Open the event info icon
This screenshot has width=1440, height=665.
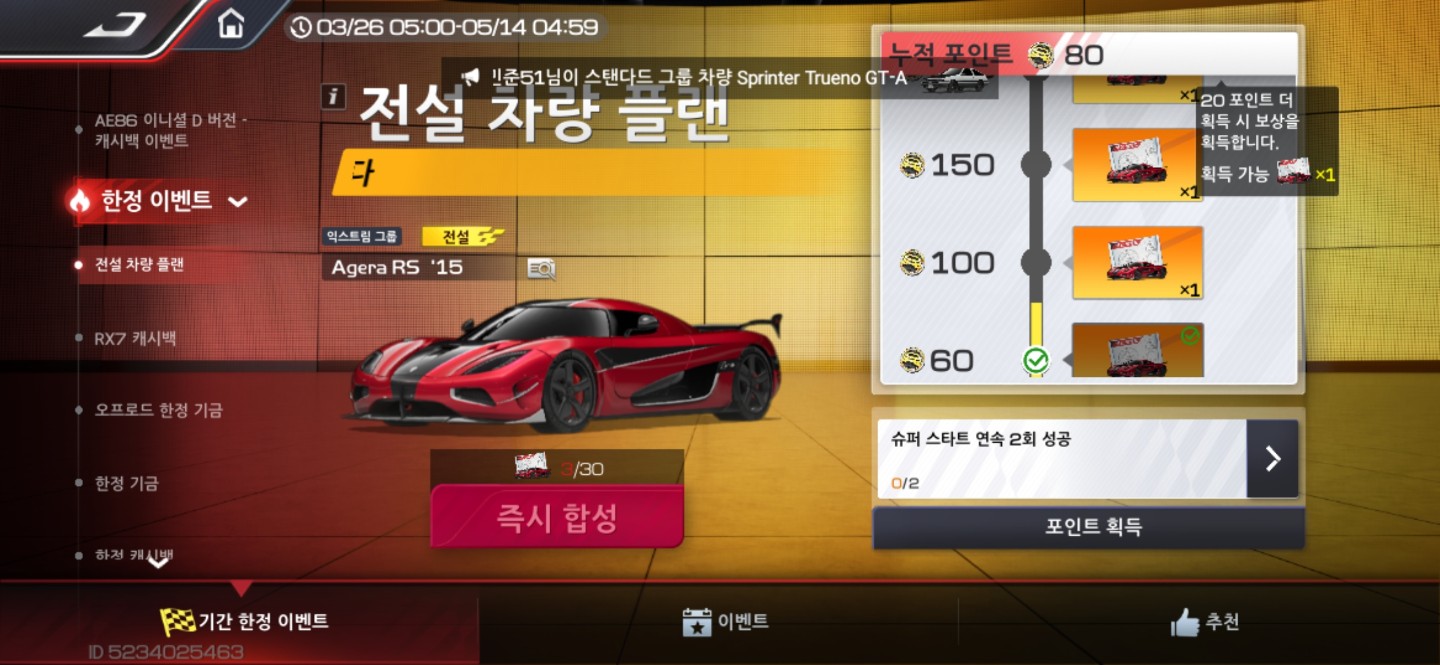[333, 96]
